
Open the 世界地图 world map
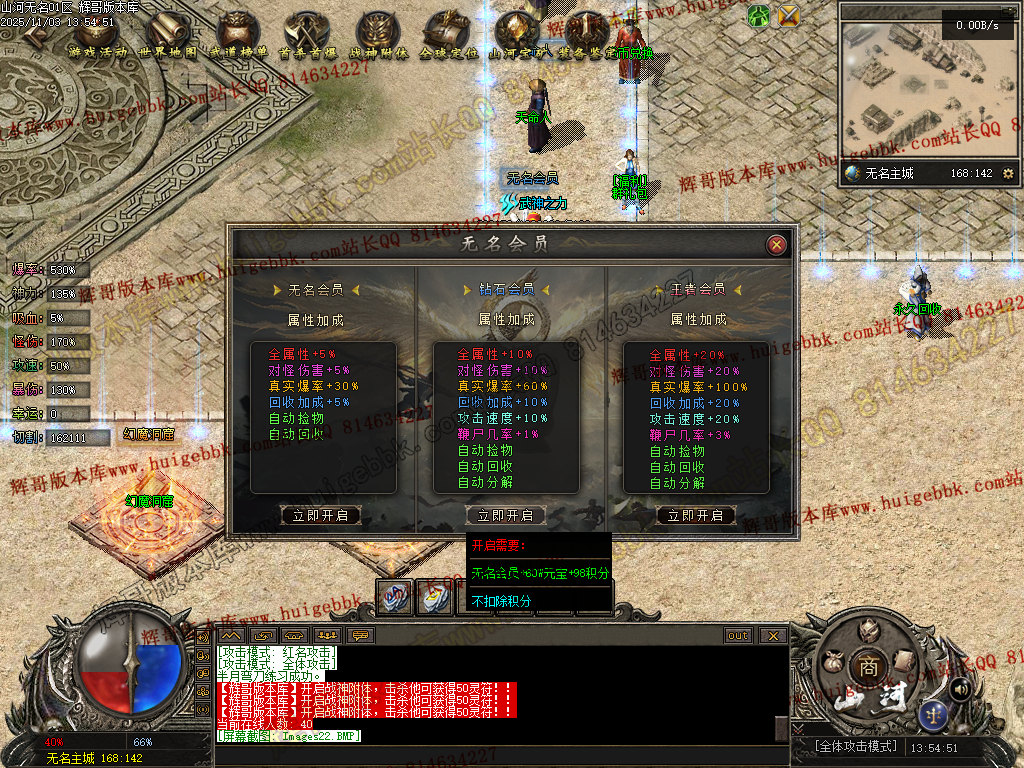(168, 36)
